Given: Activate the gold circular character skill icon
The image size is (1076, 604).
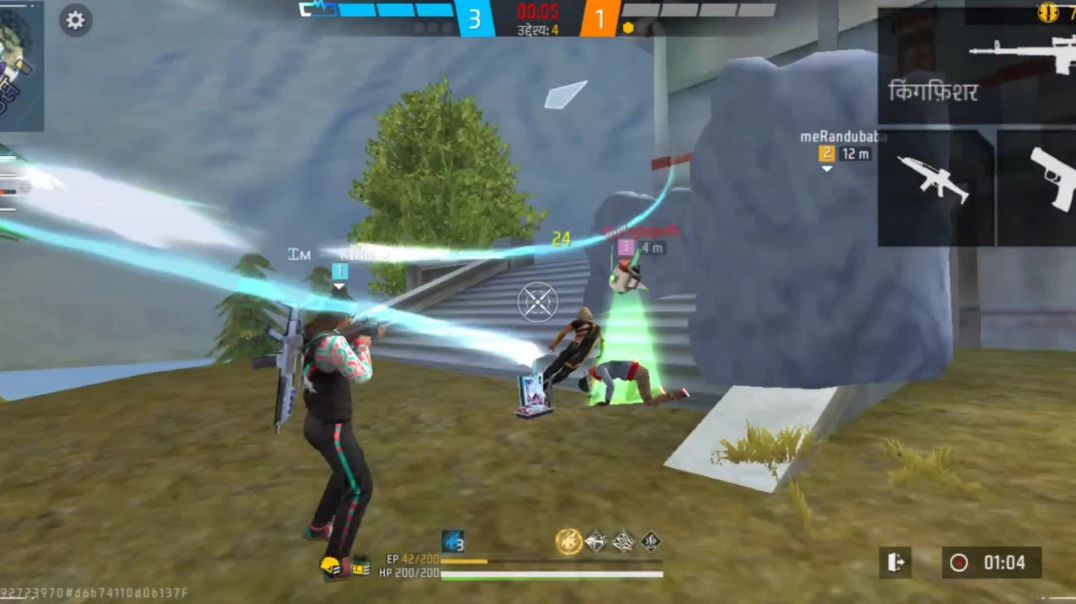Looking at the screenshot, I should [569, 541].
